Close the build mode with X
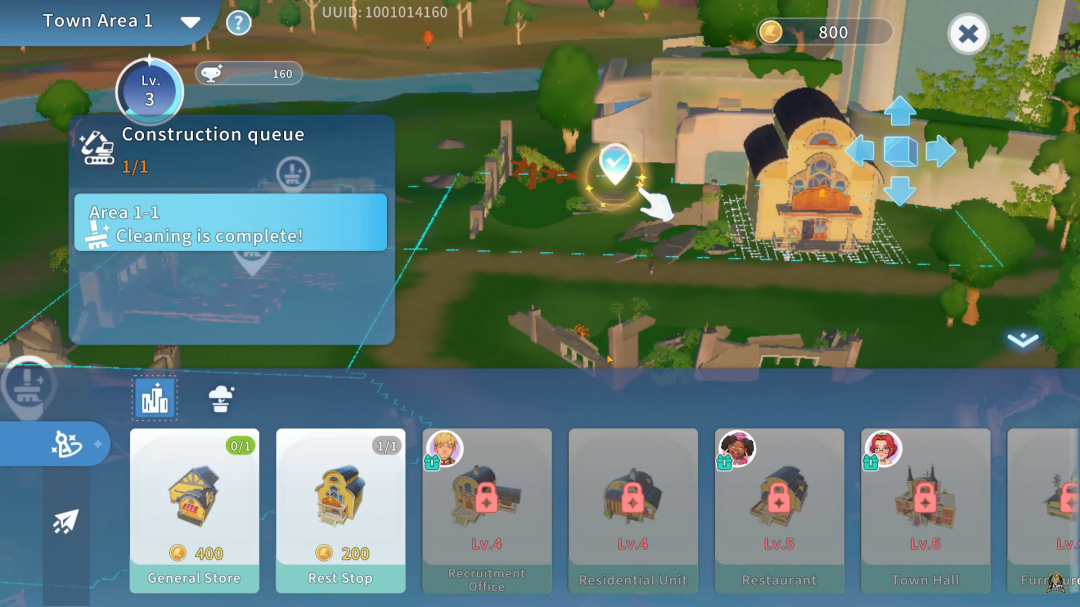Viewport: 1080px width, 607px height. (967, 35)
